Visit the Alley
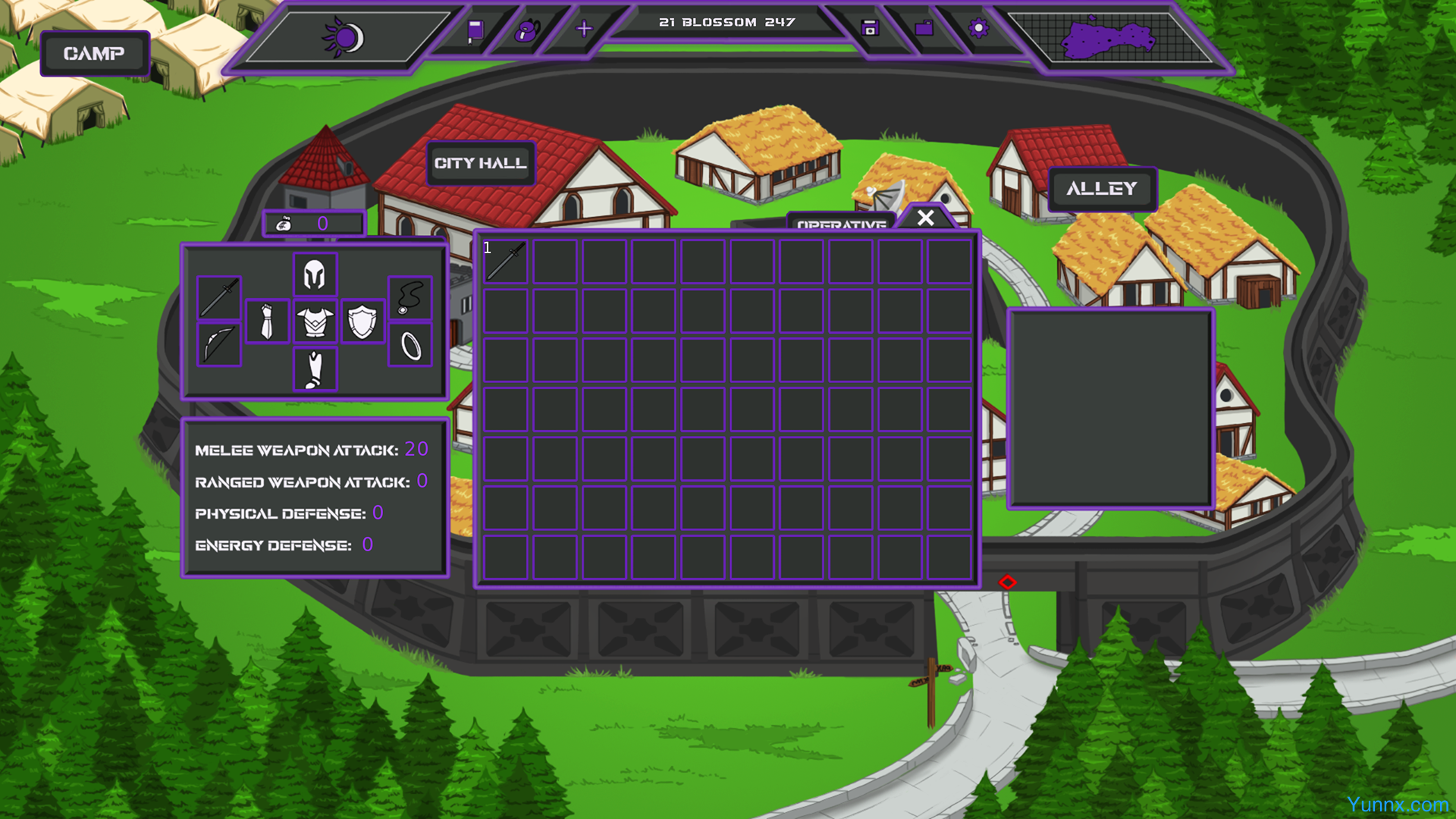The height and width of the screenshot is (819, 1456). click(1102, 188)
